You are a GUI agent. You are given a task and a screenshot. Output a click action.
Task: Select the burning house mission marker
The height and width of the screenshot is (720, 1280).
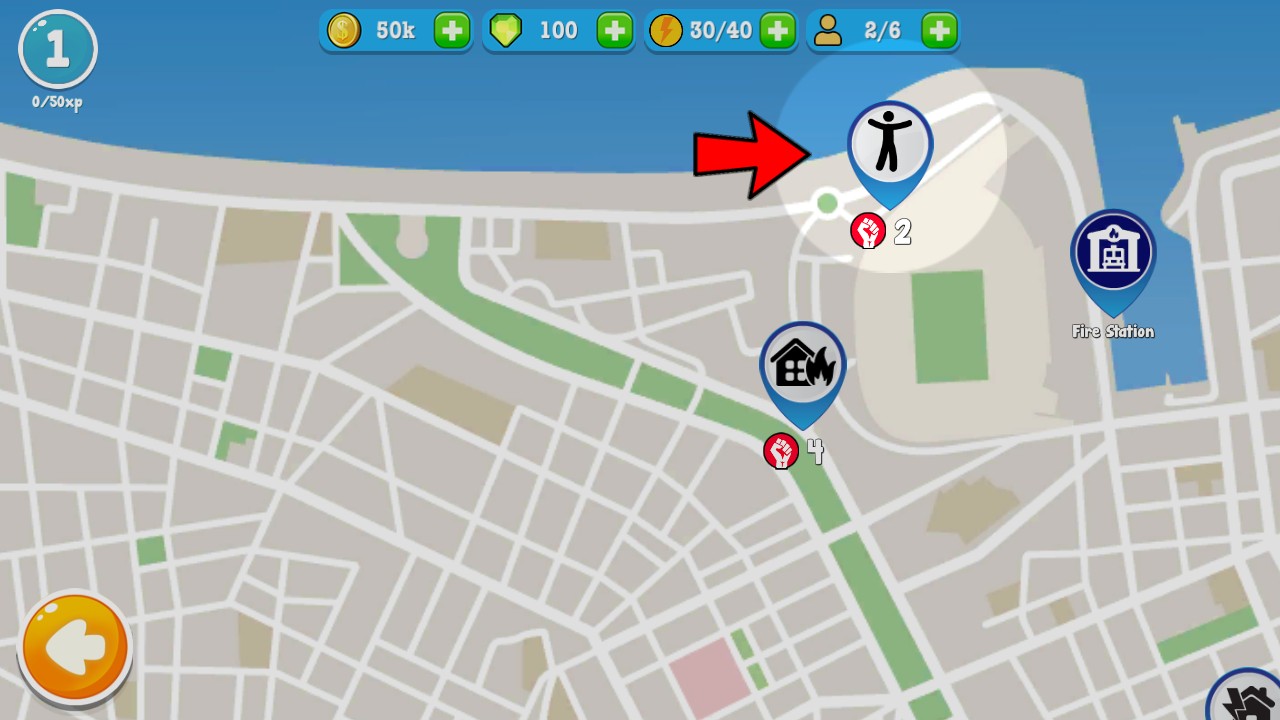pyautogui.click(x=802, y=366)
